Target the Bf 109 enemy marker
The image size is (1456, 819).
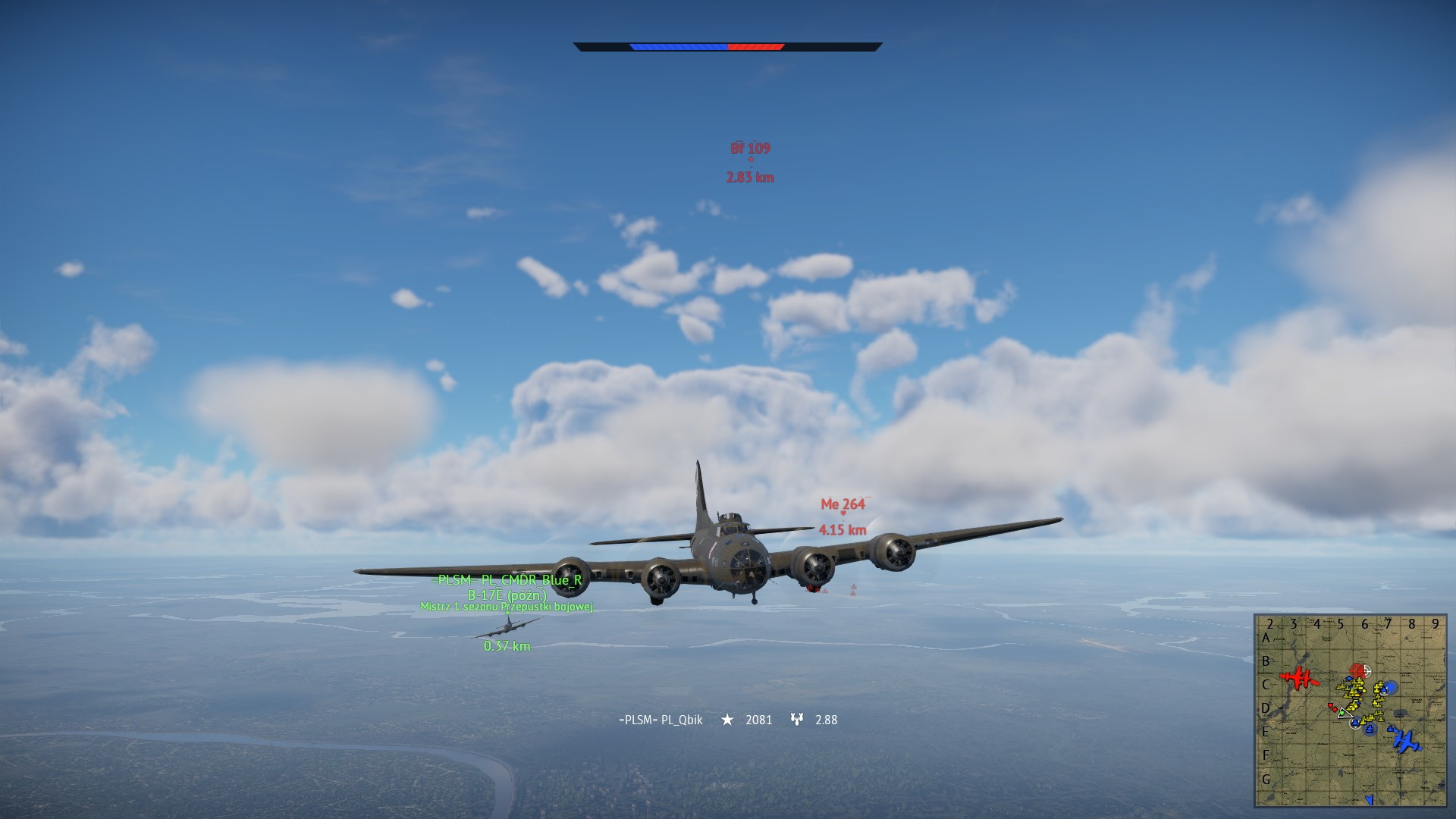[751, 160]
